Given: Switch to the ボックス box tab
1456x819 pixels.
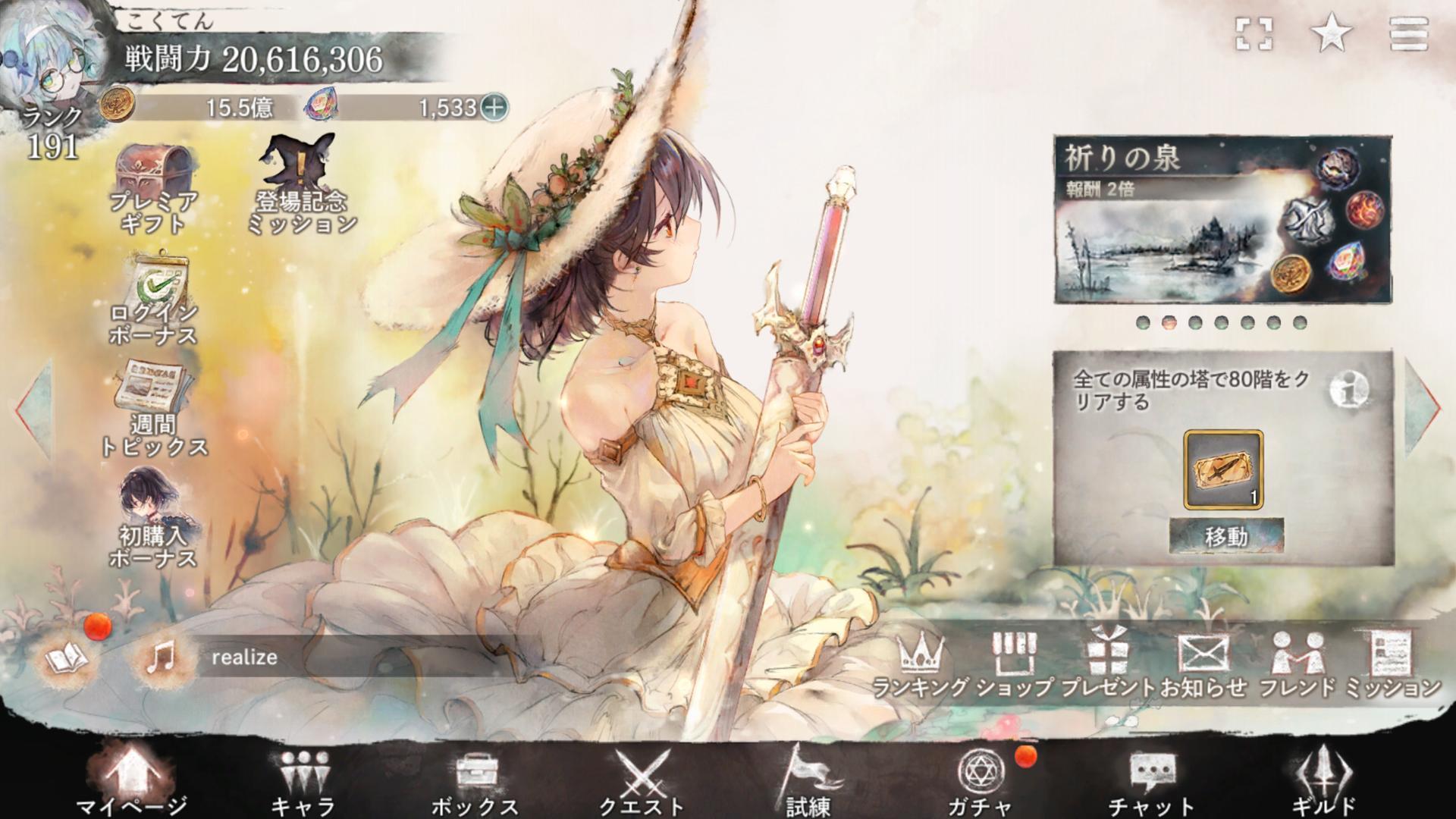Looking at the screenshot, I should tap(475, 781).
